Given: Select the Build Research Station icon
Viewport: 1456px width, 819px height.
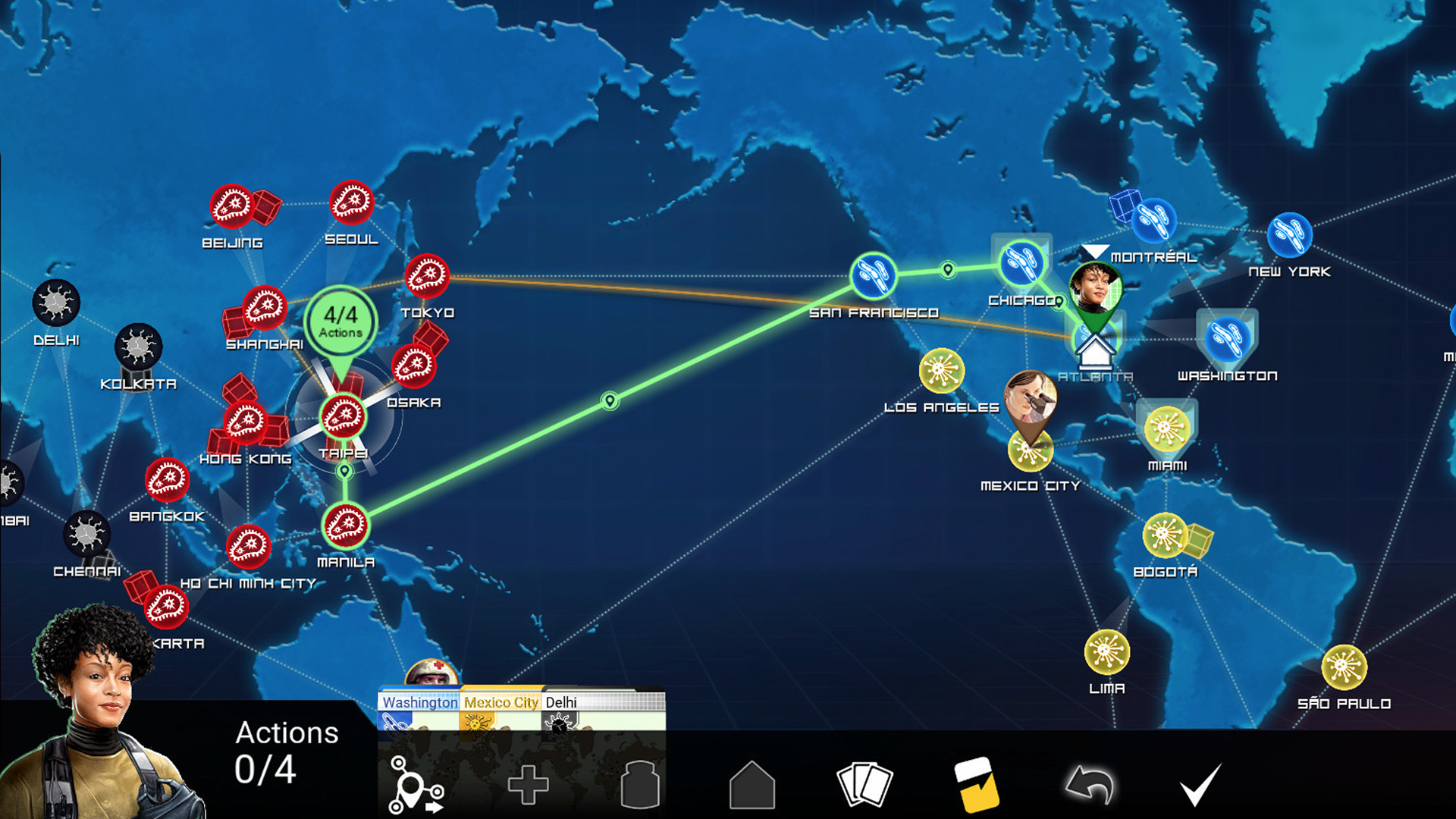Looking at the screenshot, I should (x=751, y=785).
